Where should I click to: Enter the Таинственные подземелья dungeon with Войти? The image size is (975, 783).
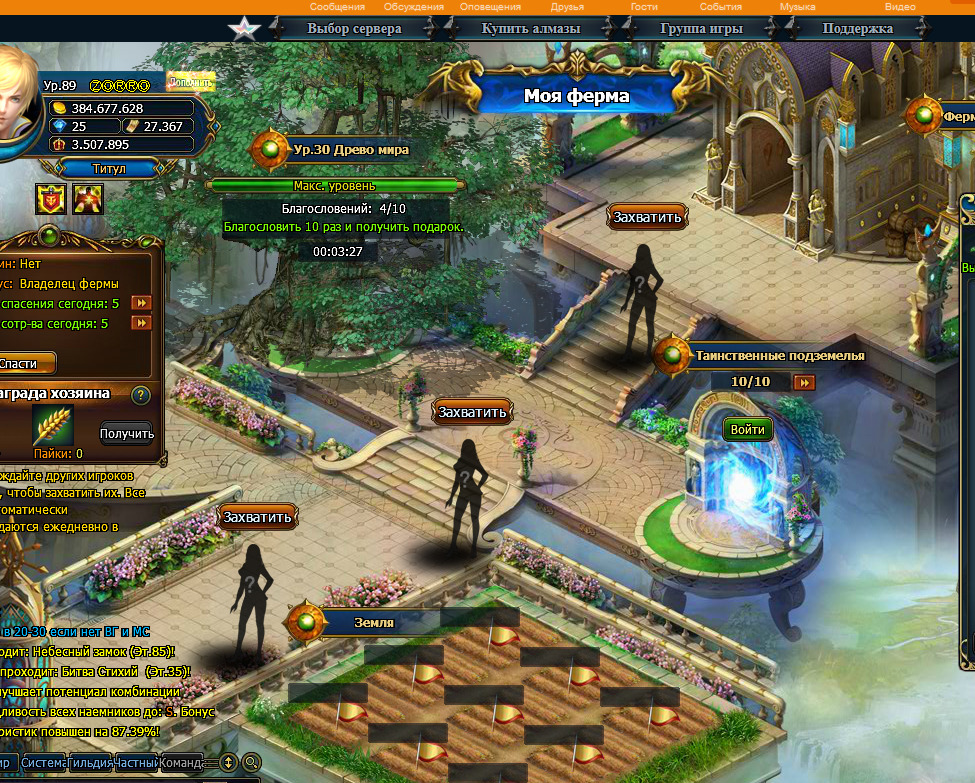[747, 429]
